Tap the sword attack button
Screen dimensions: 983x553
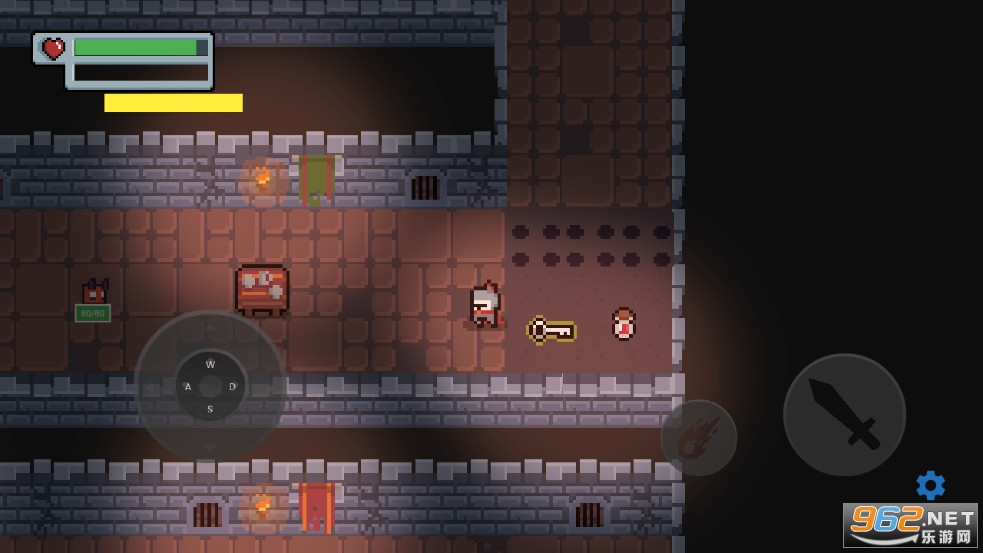tap(844, 414)
